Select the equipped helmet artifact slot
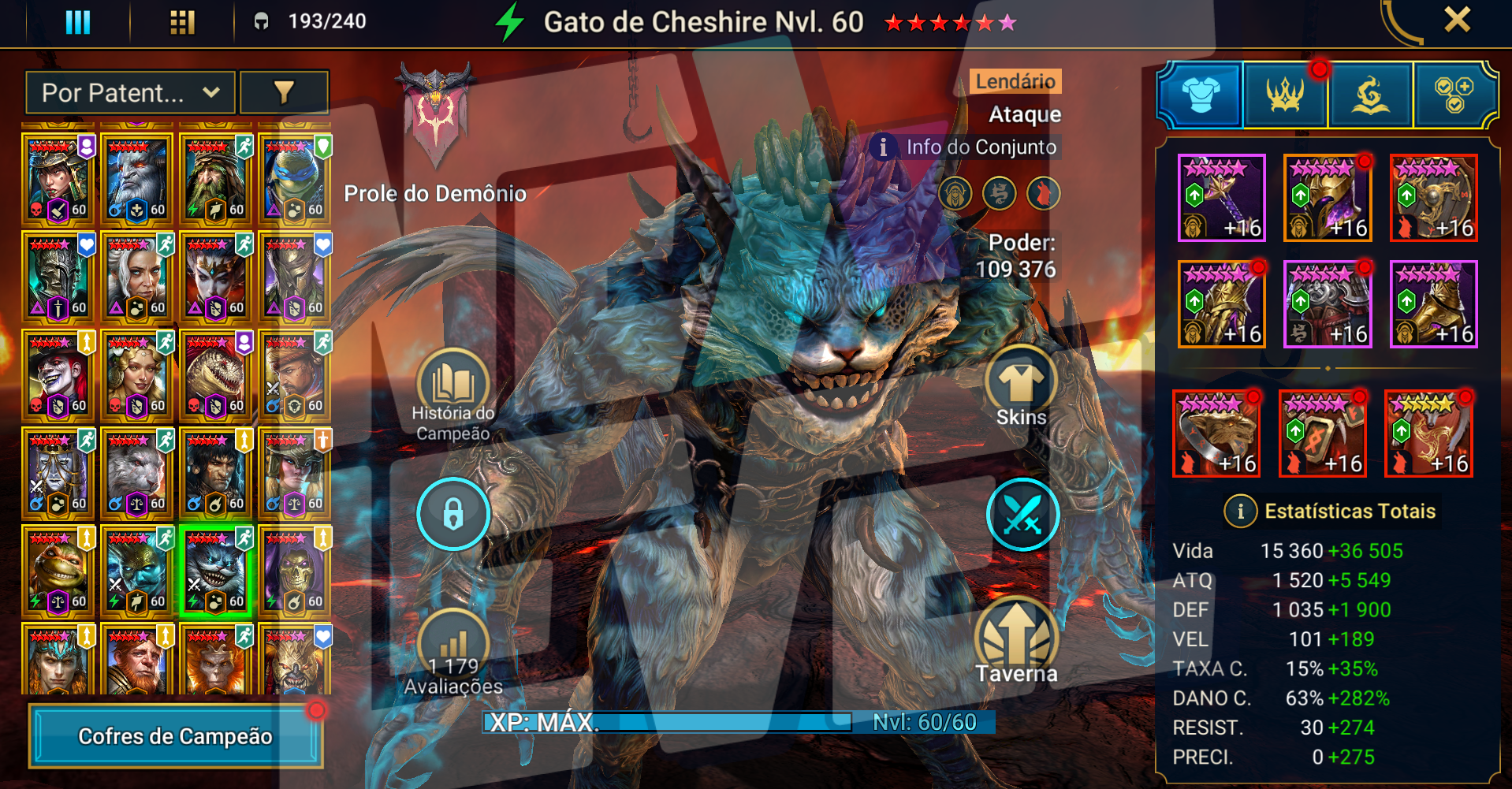 point(1328,197)
